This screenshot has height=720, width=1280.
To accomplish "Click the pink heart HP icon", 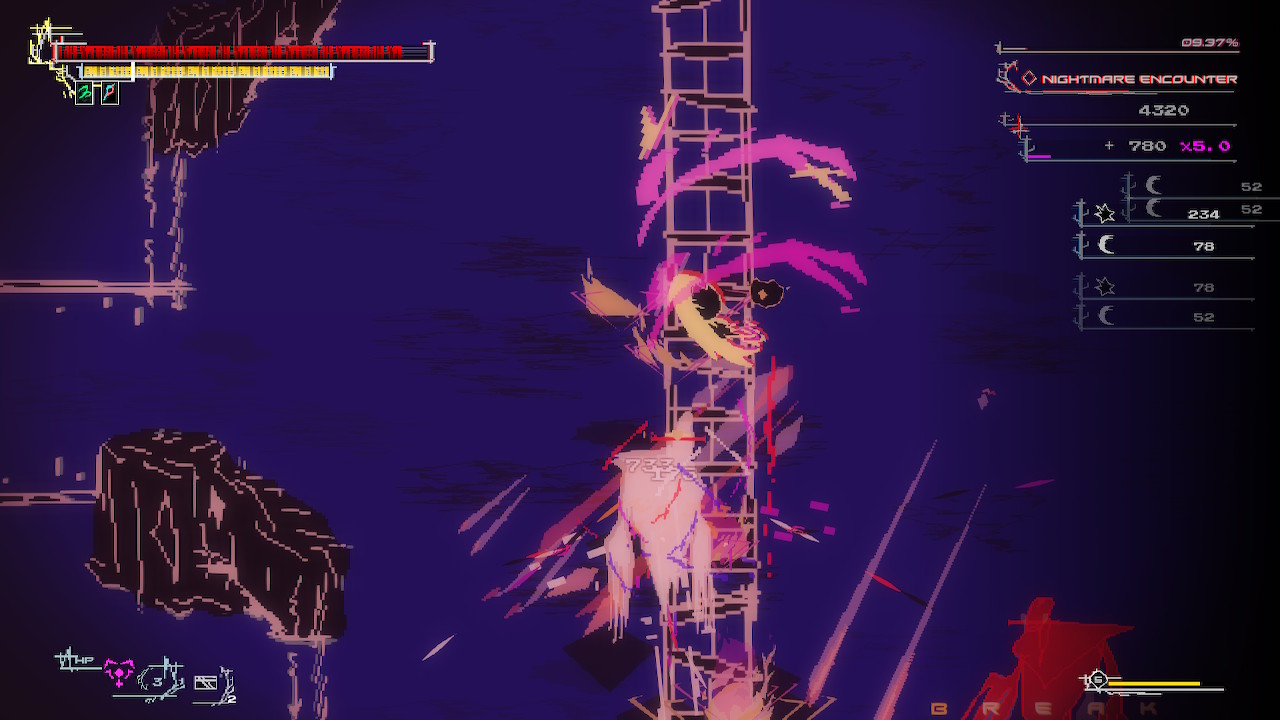I will (119, 671).
